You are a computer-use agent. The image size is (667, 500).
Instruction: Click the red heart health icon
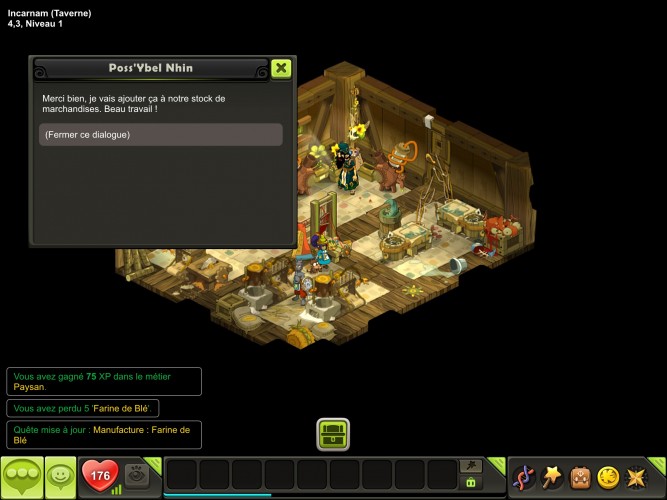(100, 476)
